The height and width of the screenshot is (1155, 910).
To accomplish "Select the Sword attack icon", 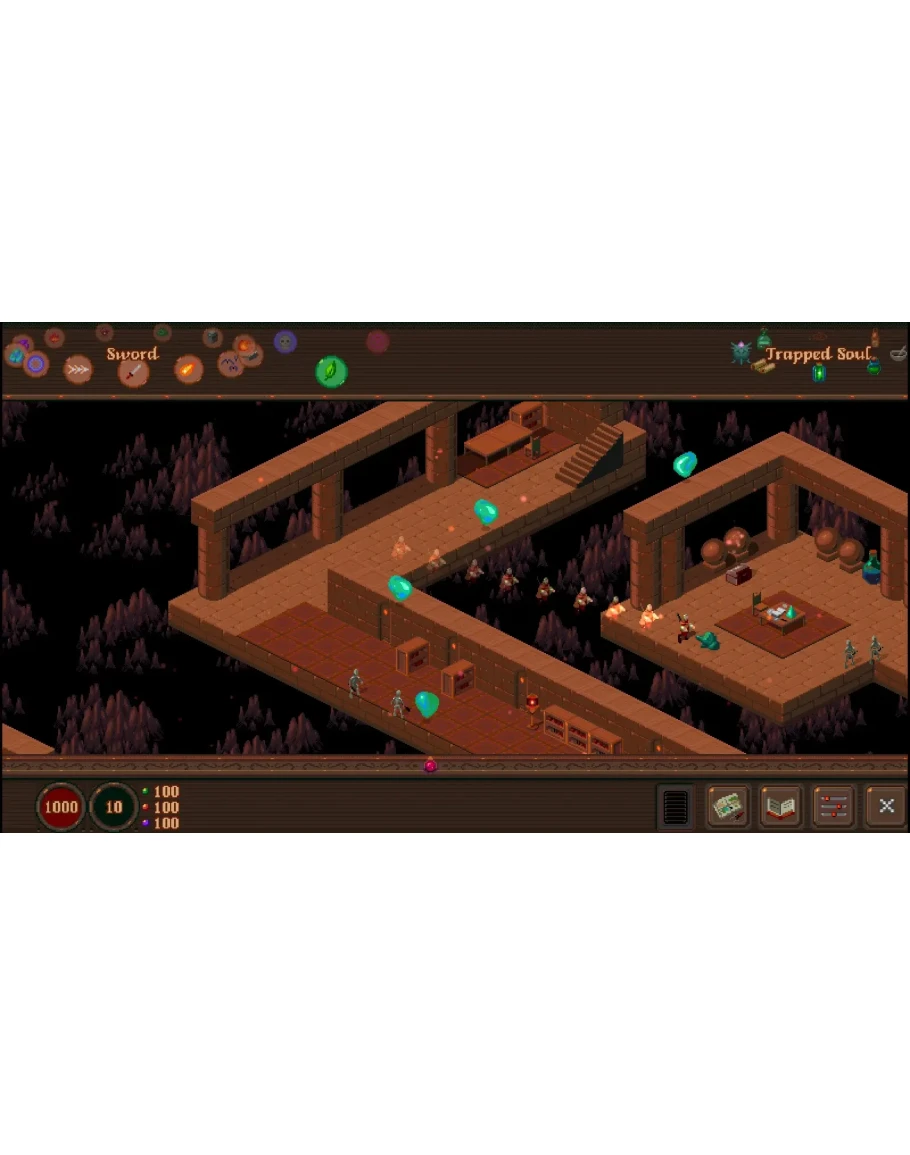I will tap(133, 373).
